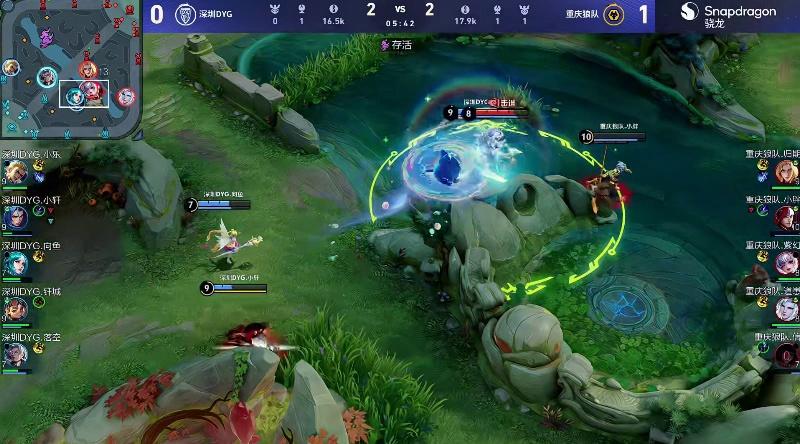This screenshot has width=800, height=444.
Task: Pick 重庆狼队.紫幻 hero portrait
Action: coord(786,263)
